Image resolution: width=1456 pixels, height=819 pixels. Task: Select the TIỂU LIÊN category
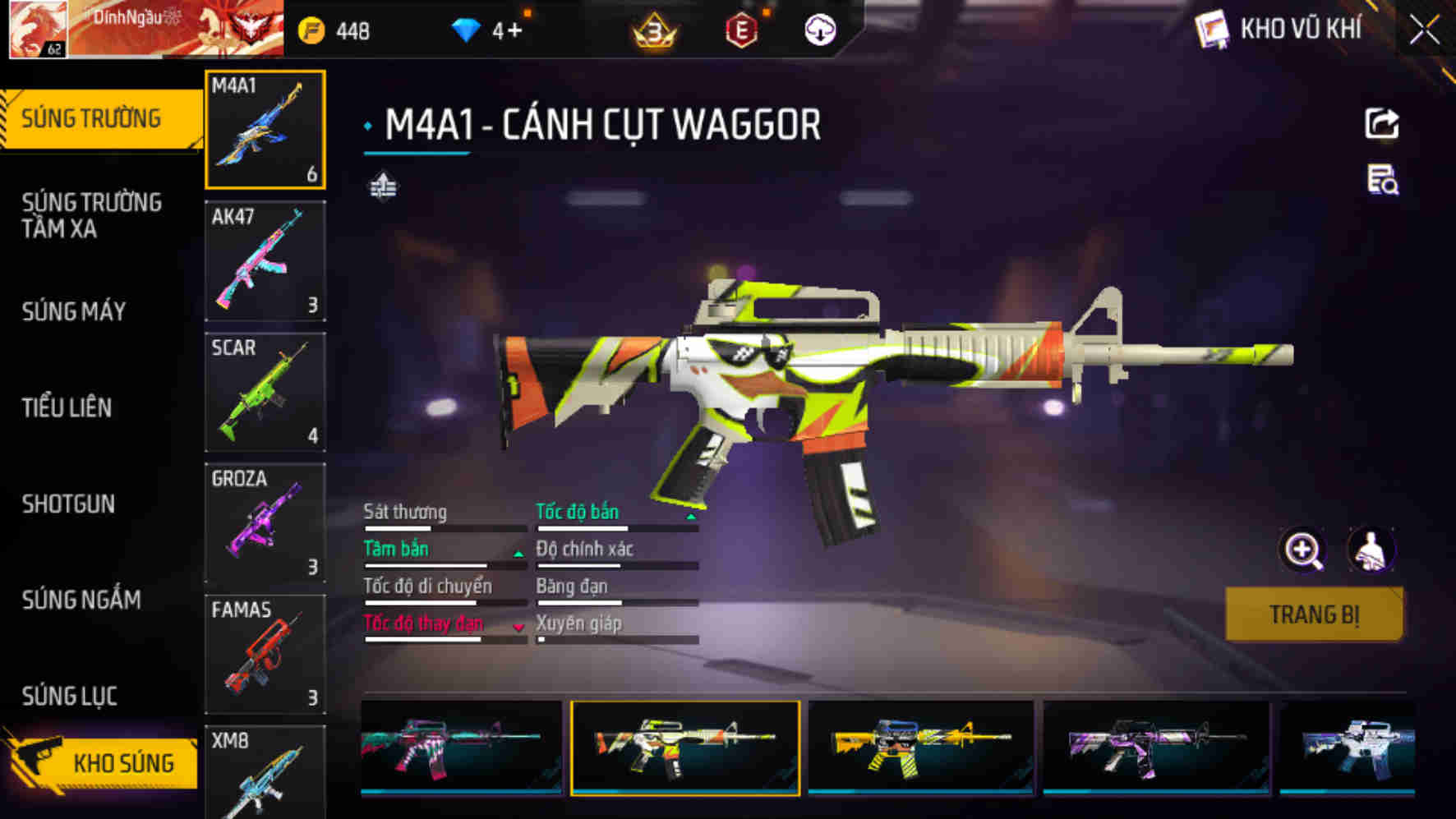(x=67, y=407)
